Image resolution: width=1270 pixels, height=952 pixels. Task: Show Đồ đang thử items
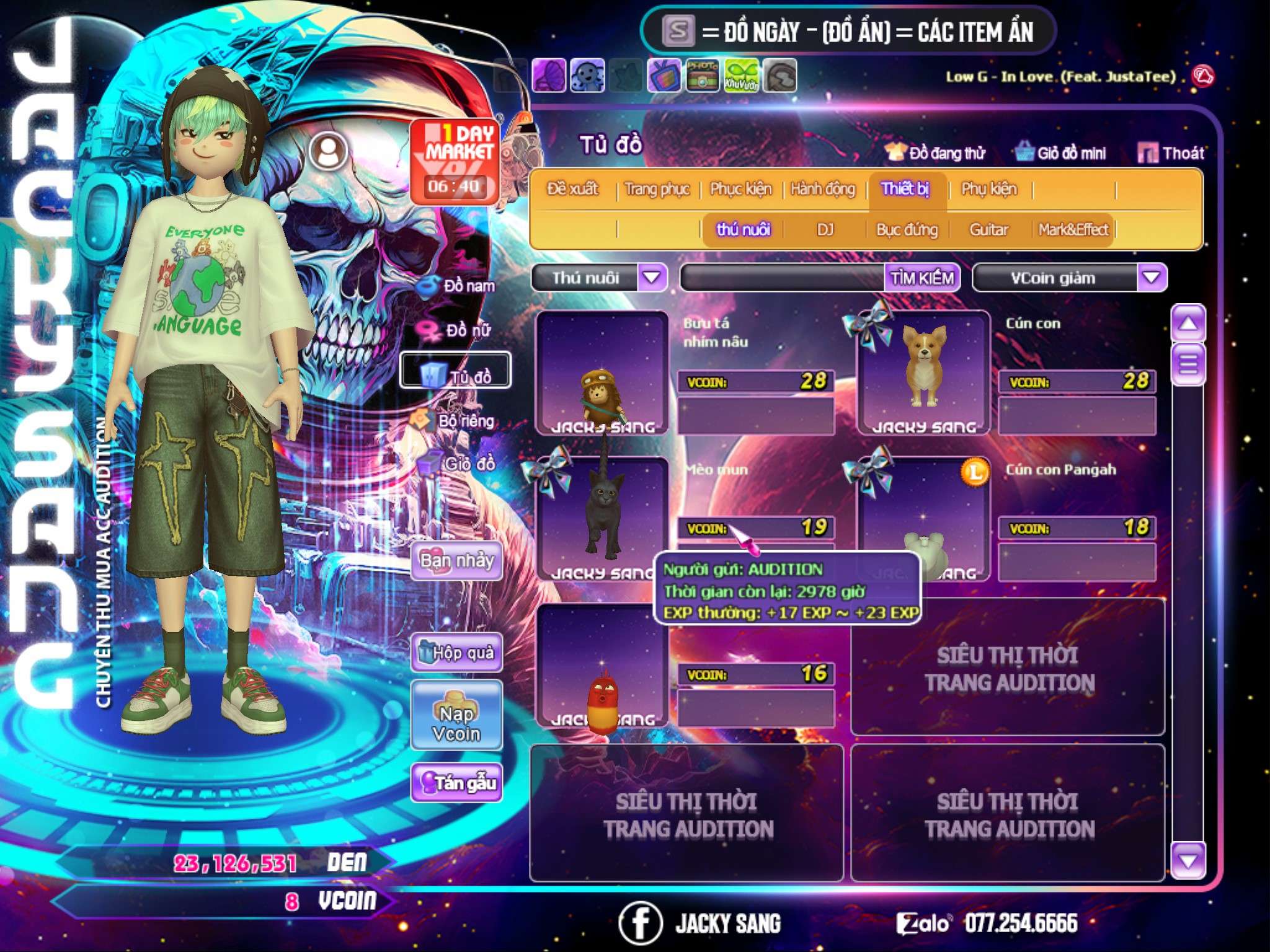coord(936,153)
